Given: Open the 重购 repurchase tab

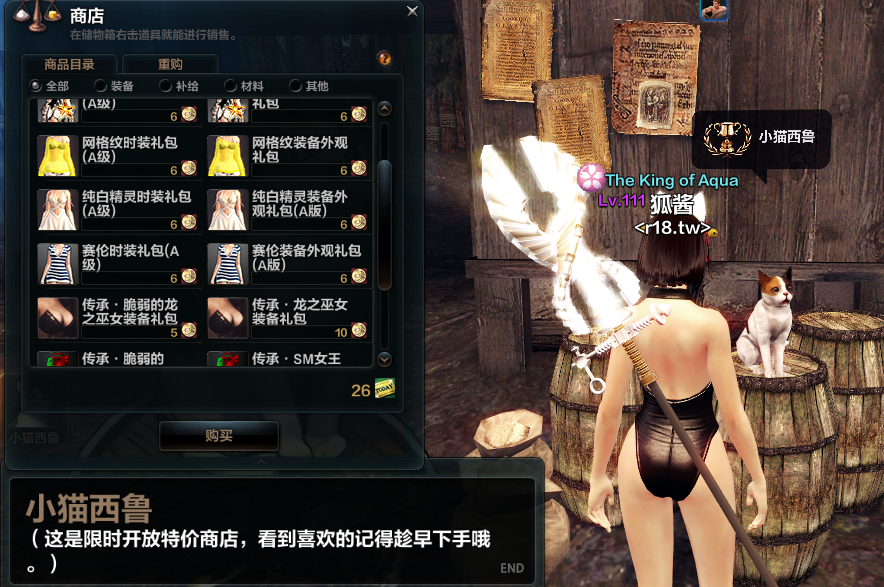Looking at the screenshot, I should click(170, 65).
